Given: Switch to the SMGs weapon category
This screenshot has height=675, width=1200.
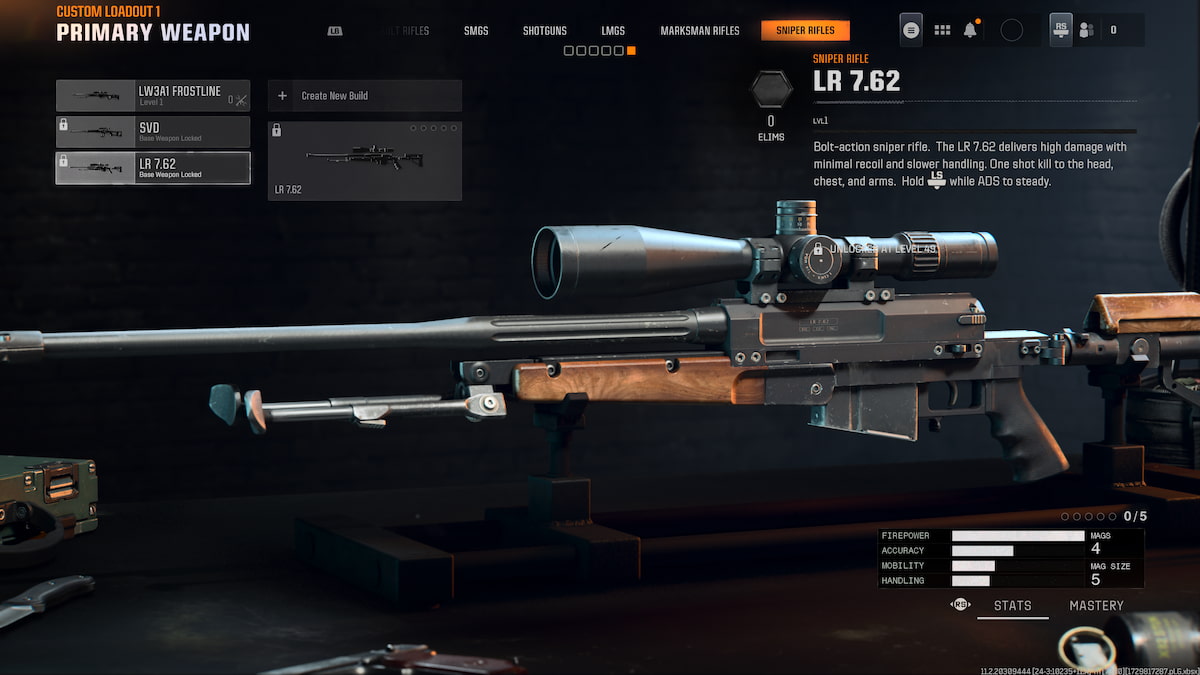Looking at the screenshot, I should coord(476,31).
